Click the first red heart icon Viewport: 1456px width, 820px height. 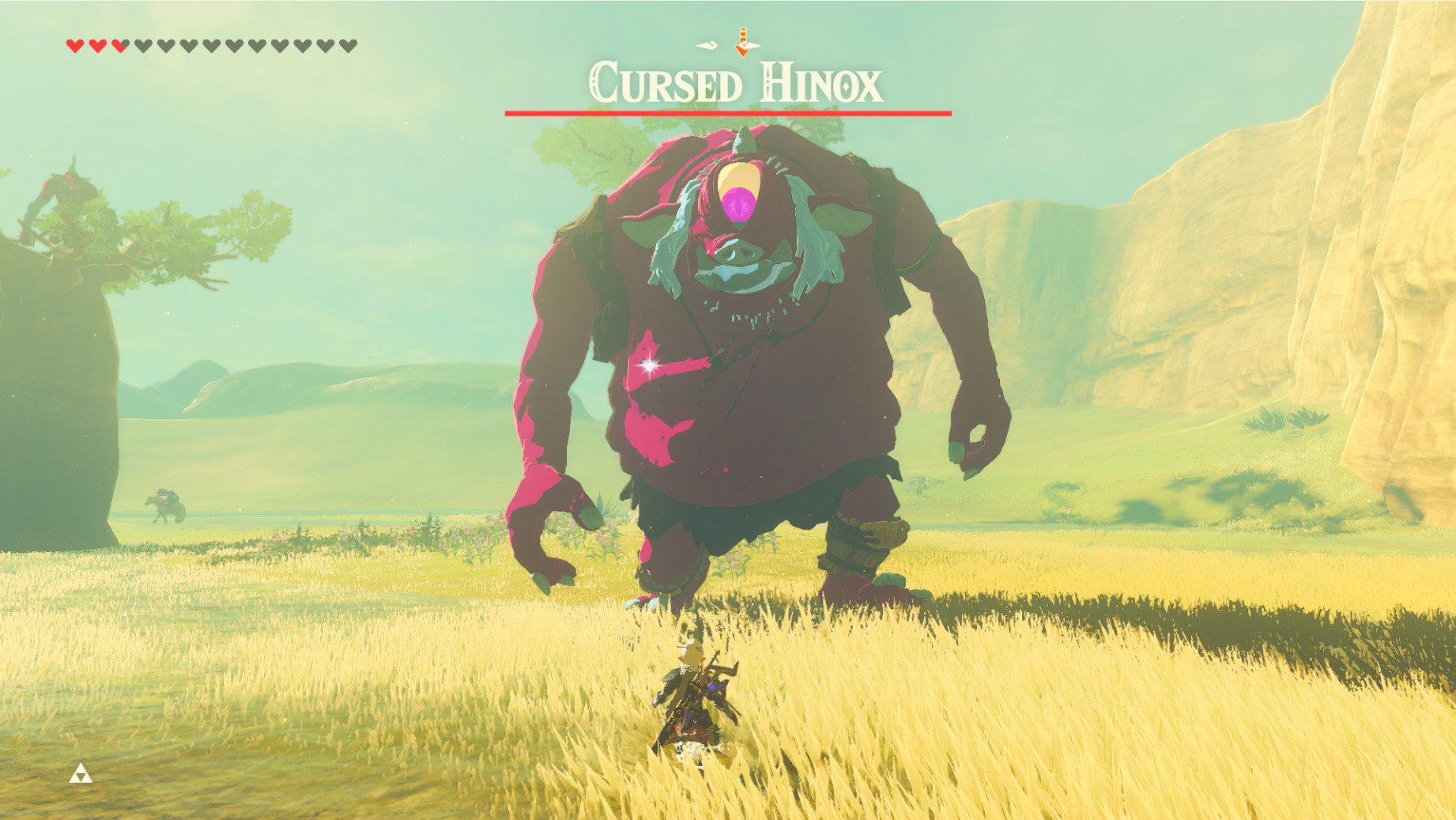(76, 46)
